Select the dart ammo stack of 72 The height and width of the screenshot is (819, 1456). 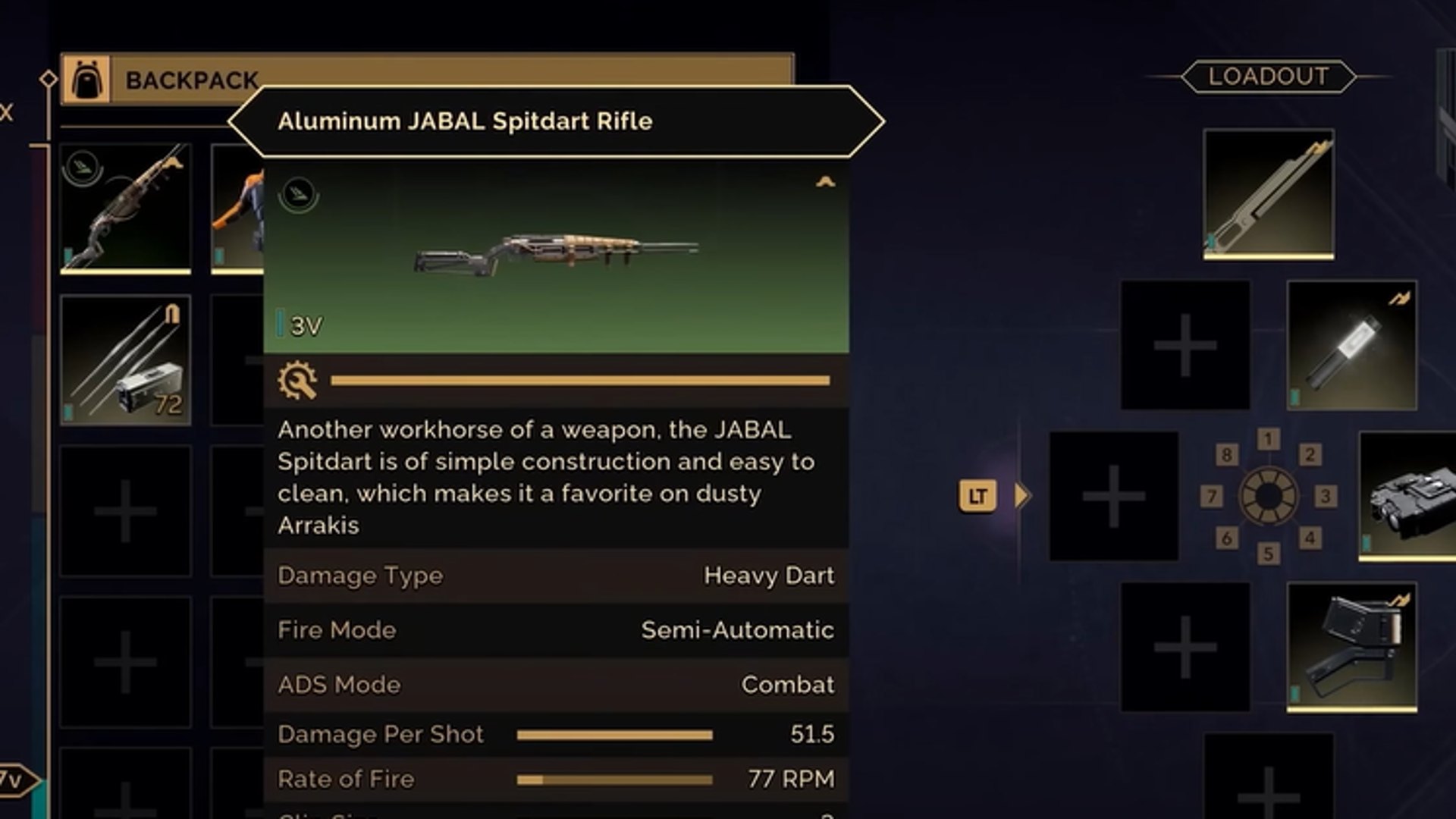126,359
